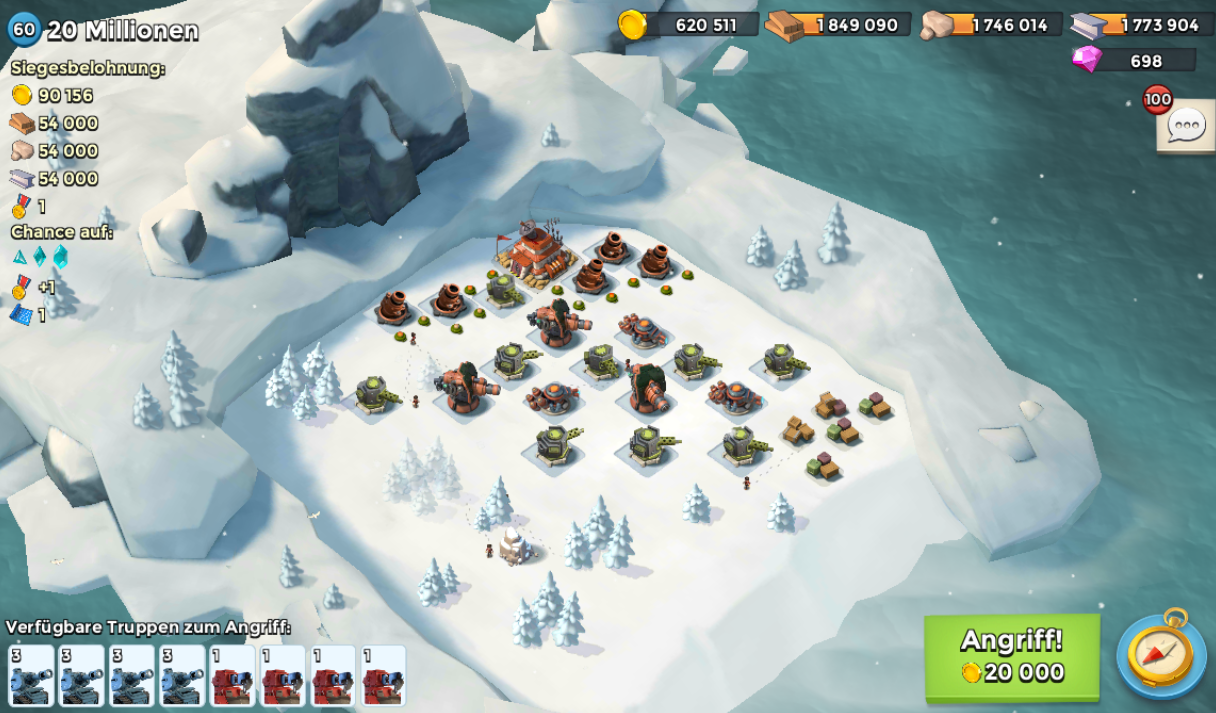Select the gold coin resource bar

pyautogui.click(x=689, y=25)
